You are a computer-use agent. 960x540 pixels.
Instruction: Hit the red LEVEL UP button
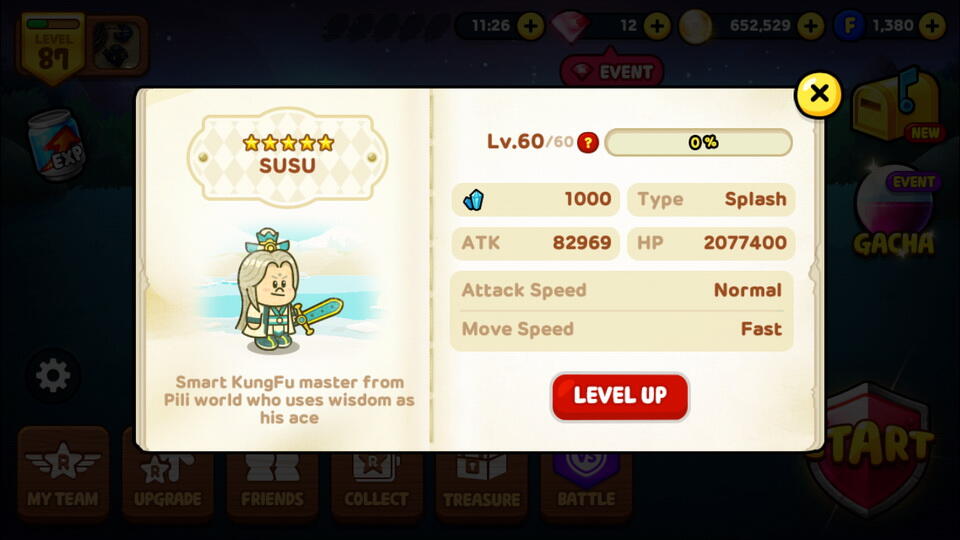point(620,396)
